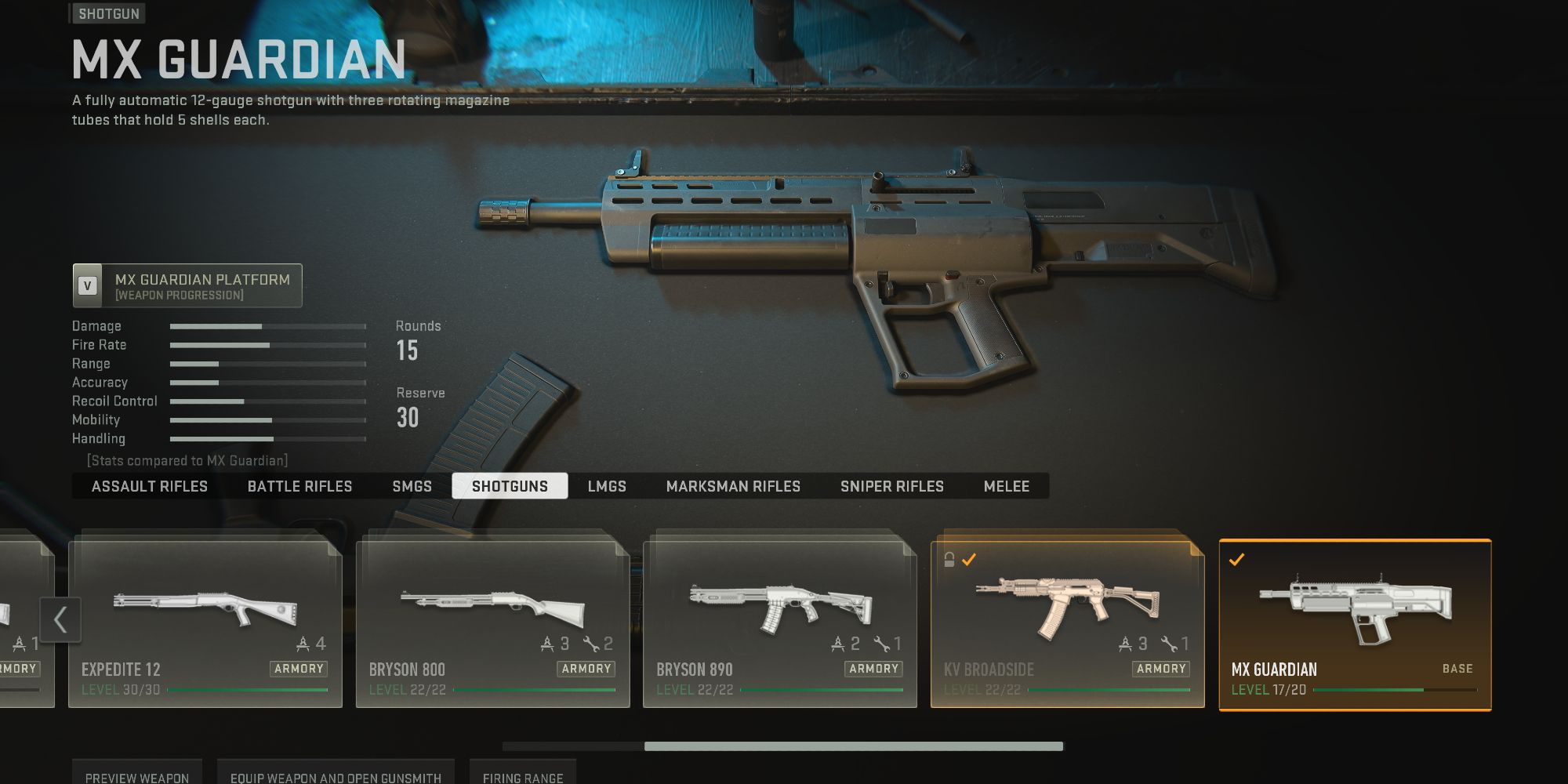Click the blueprint icon on Bryson 800 card
The height and width of the screenshot is (784, 1568).
[x=547, y=642]
